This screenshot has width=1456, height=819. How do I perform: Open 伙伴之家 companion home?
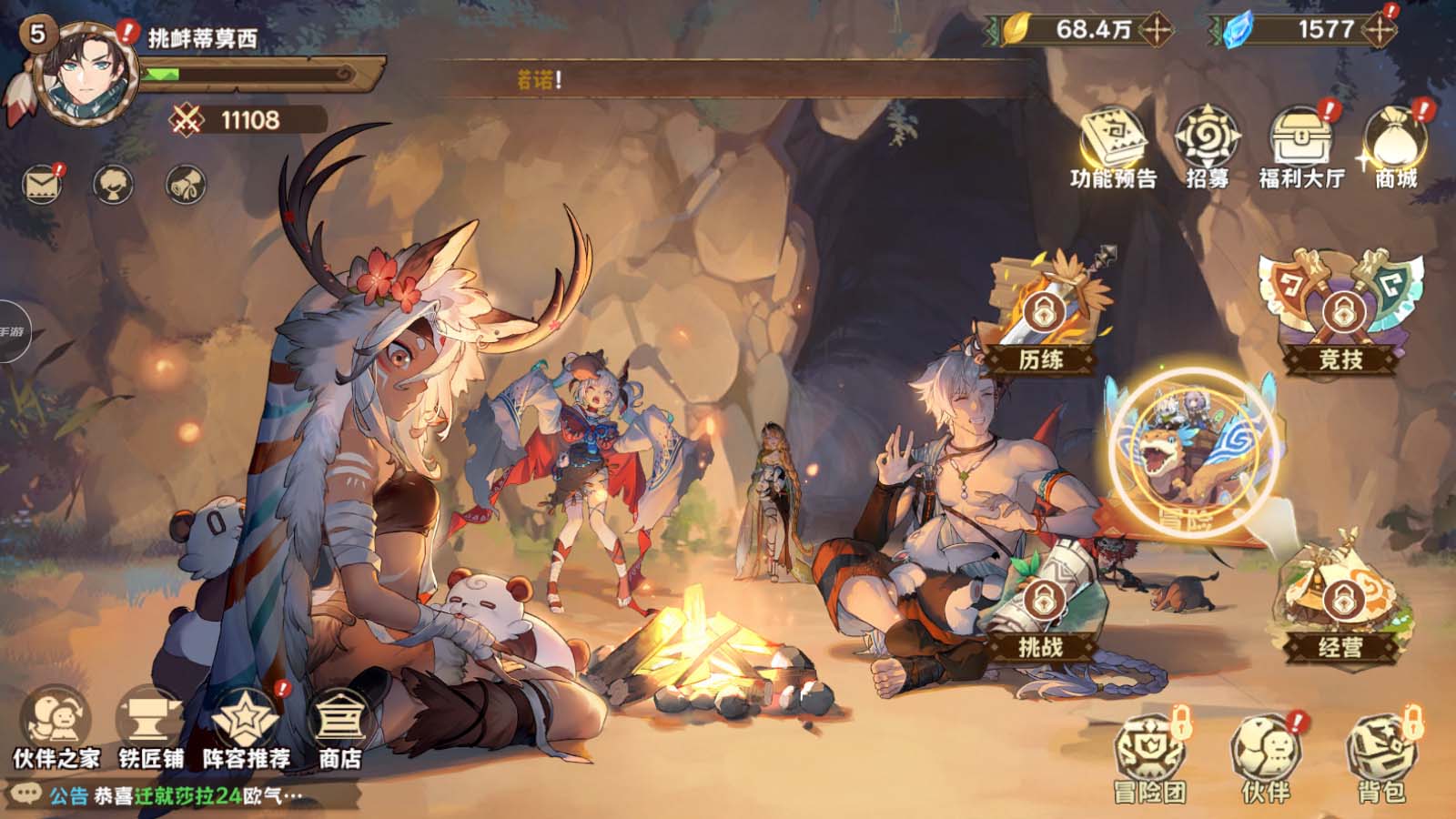point(56,728)
